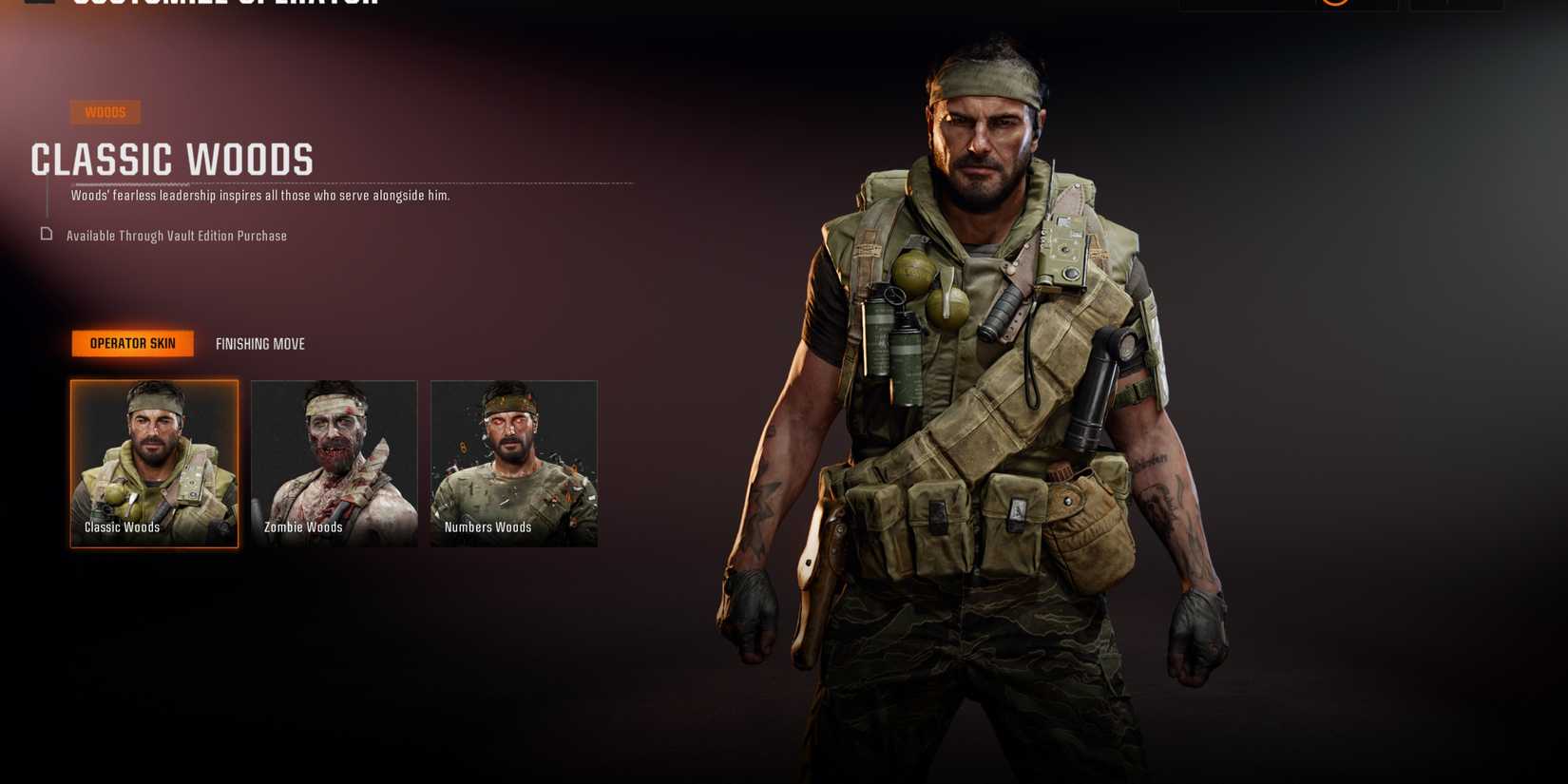Click the right dark button in top-right corner
The width and height of the screenshot is (1568, 784).
tap(1454, 4)
